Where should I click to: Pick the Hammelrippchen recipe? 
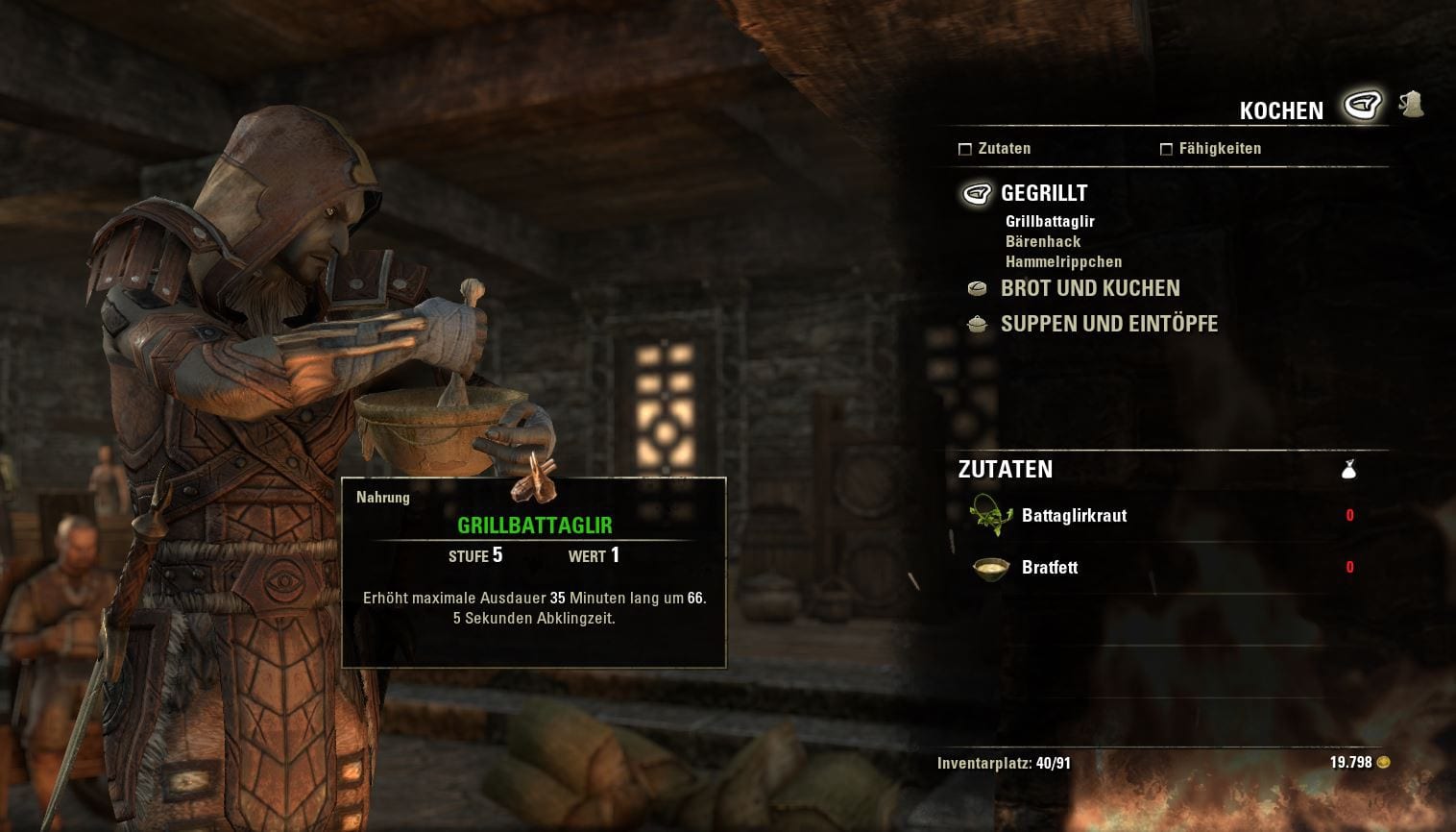(x=1063, y=261)
